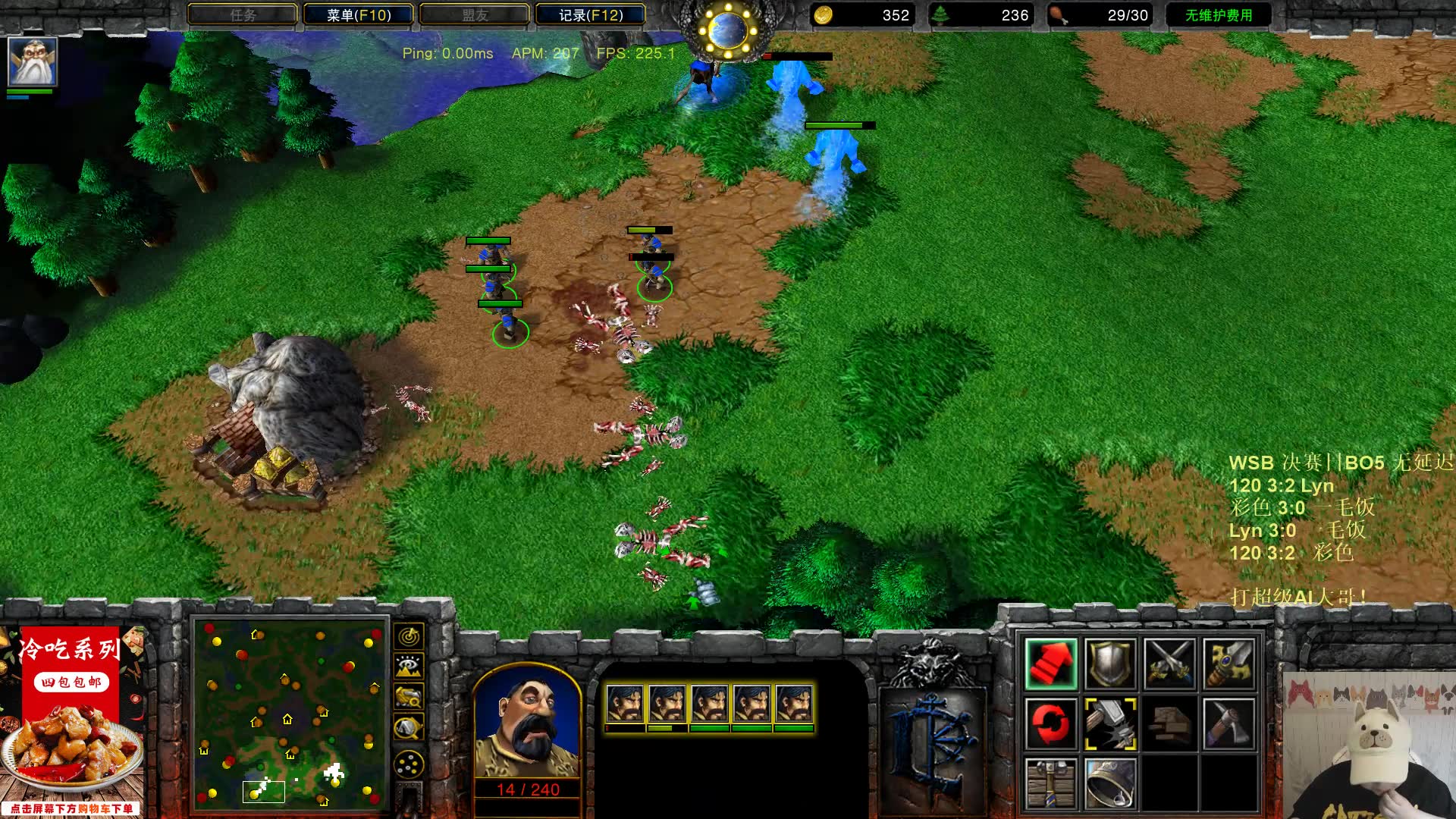
Task: Select the Gather pickaxe command
Action: pyautogui.click(x=1228, y=723)
